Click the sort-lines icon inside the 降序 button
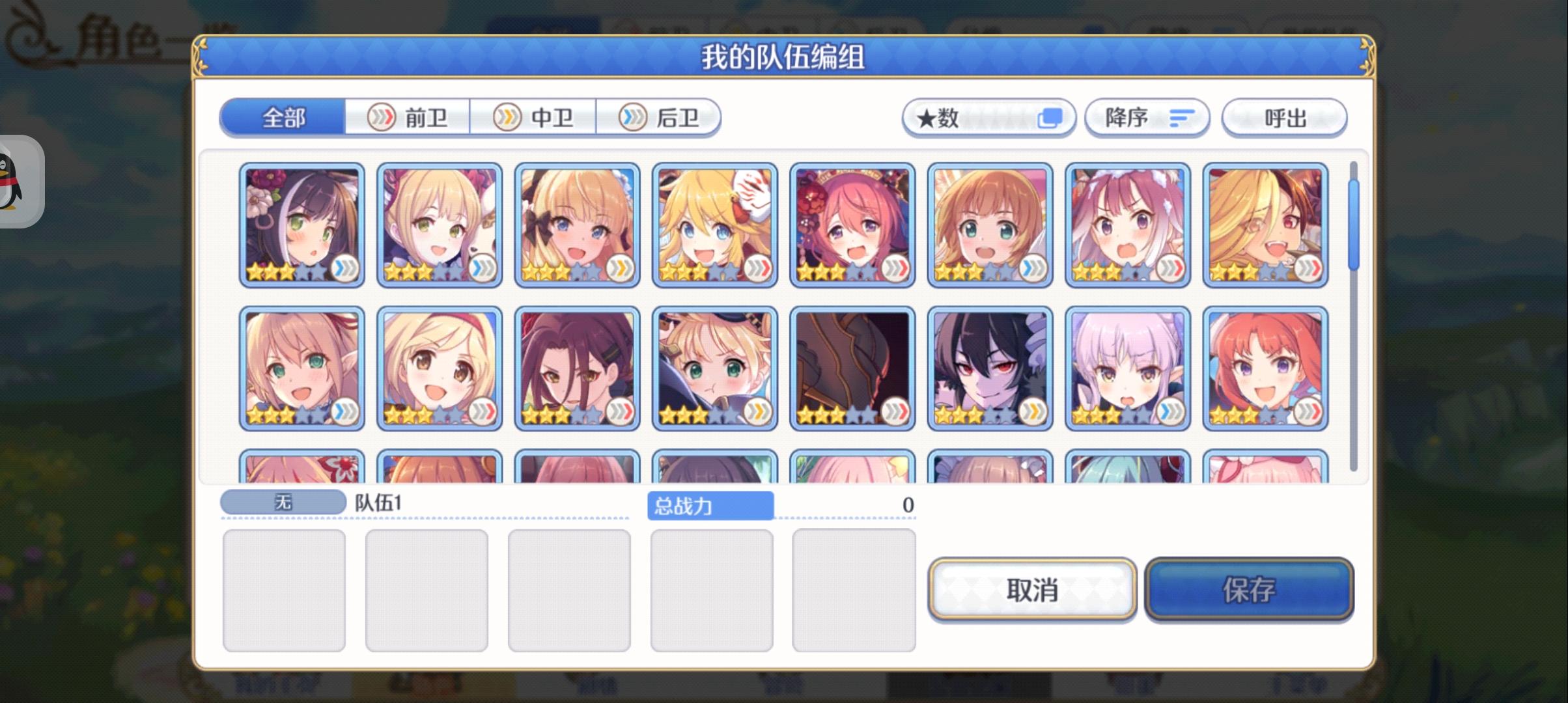Screen dimensions: 1568x703 point(1184,117)
